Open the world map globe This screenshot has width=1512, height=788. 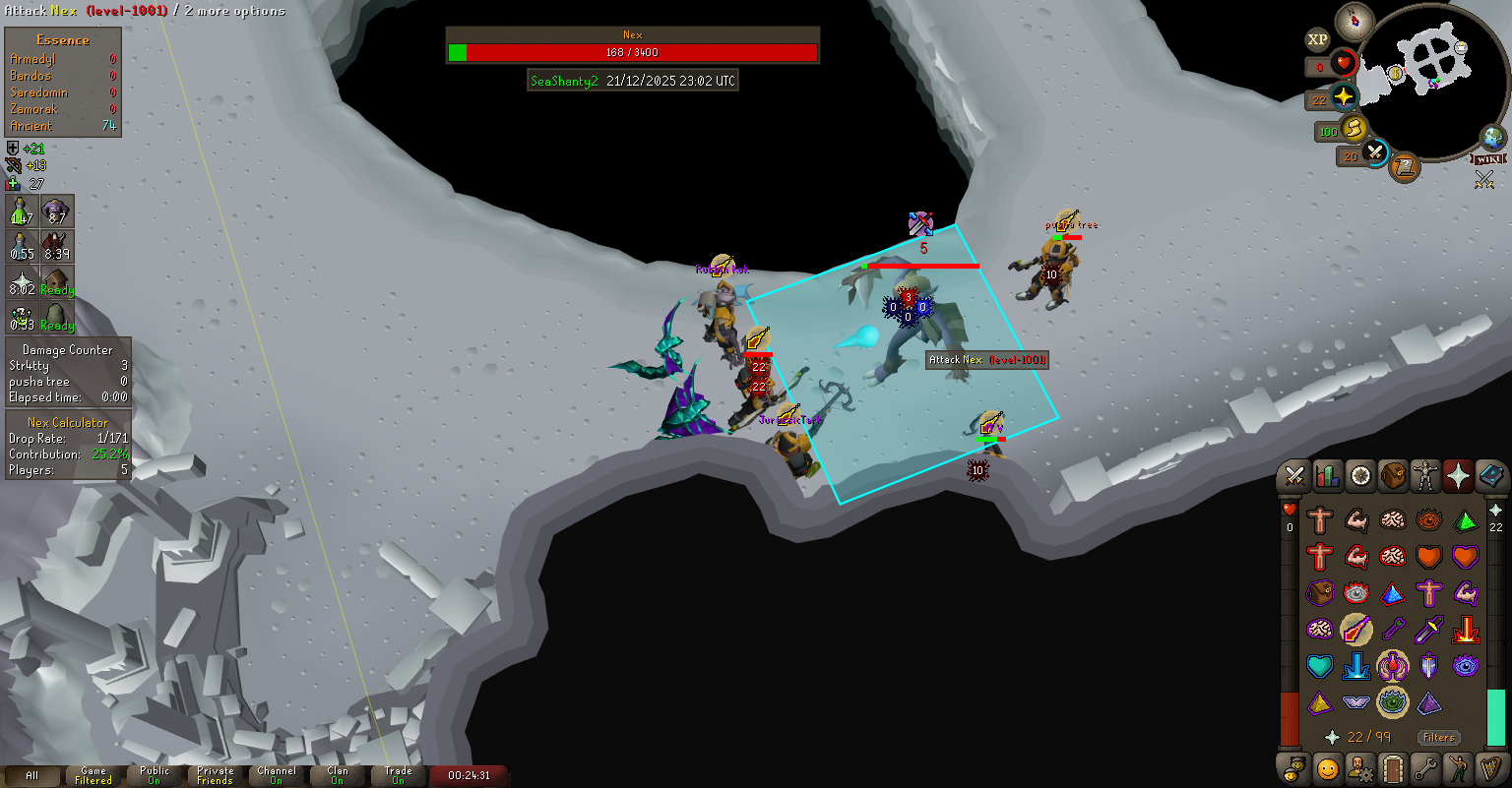coord(1493,137)
